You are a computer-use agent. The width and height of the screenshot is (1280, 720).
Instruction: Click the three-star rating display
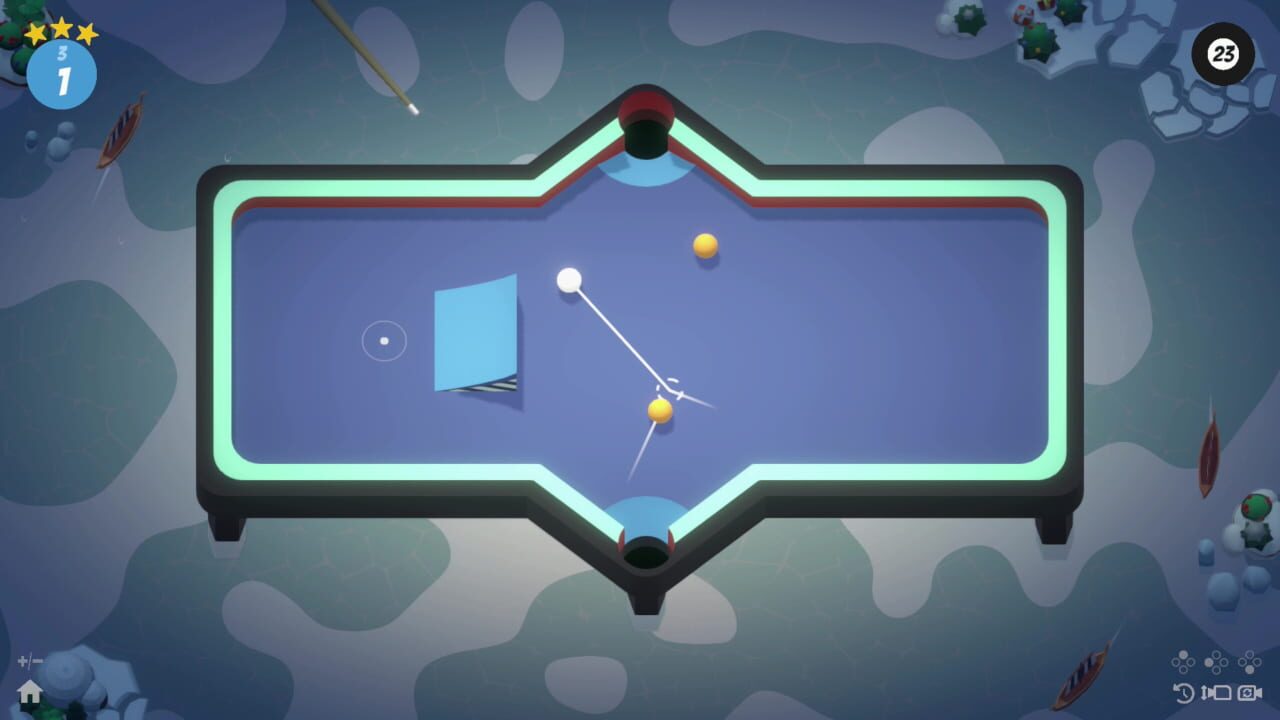(62, 30)
